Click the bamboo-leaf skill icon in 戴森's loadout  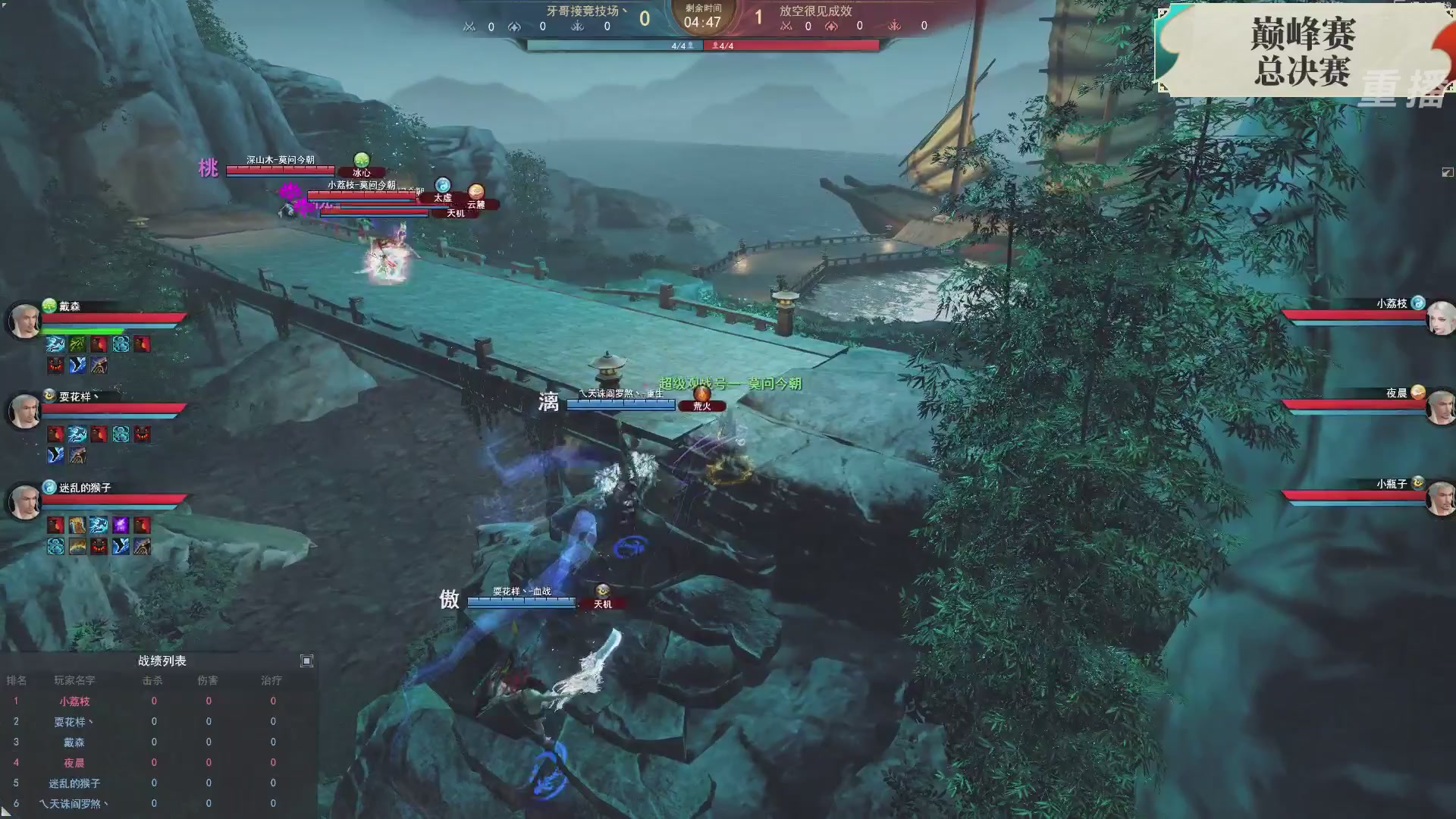click(76, 343)
